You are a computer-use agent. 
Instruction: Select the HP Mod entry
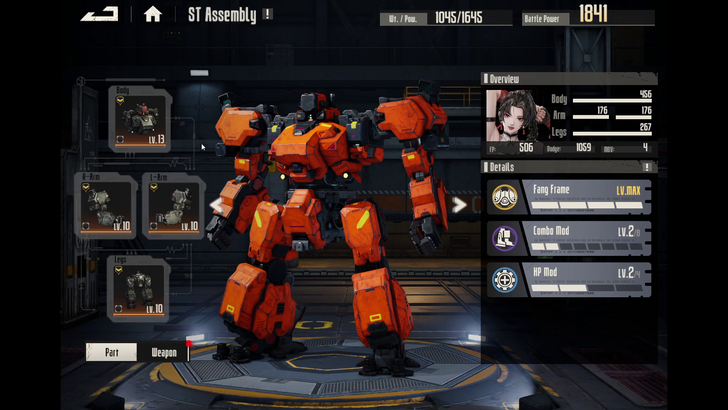570,280
